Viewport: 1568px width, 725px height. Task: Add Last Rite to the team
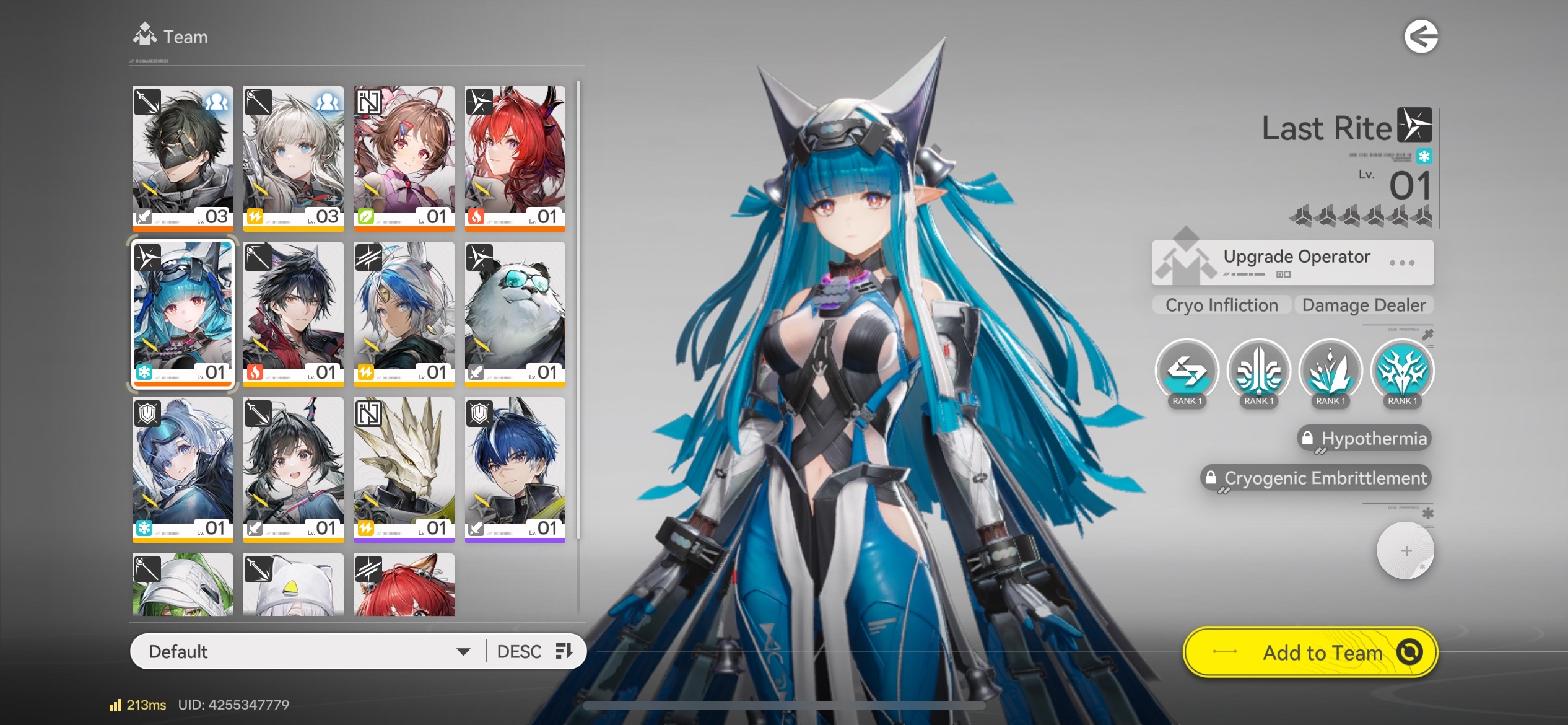[x=1310, y=652]
